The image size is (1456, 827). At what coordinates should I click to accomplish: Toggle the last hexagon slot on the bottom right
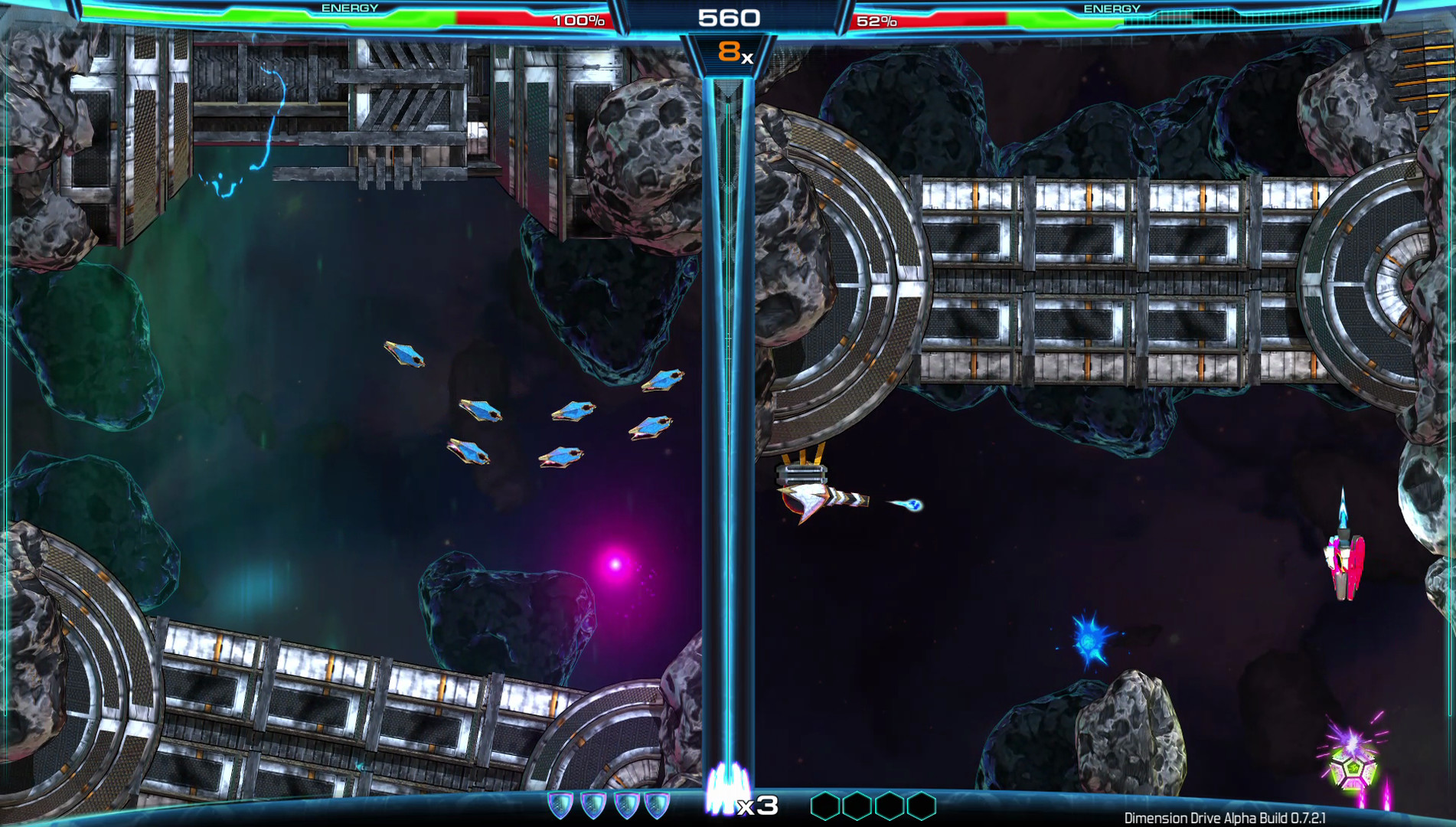[921, 806]
